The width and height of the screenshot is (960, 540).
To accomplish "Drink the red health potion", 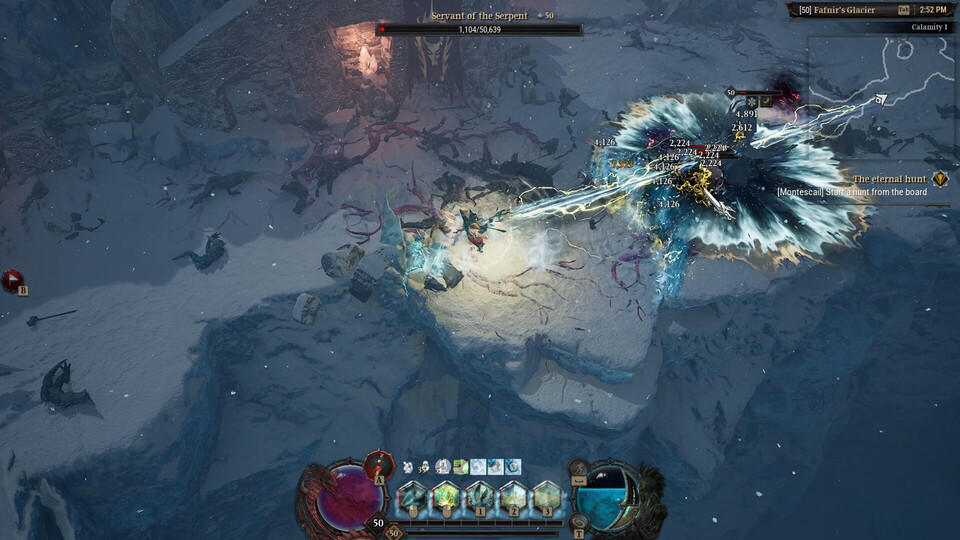I will pyautogui.click(x=379, y=464).
